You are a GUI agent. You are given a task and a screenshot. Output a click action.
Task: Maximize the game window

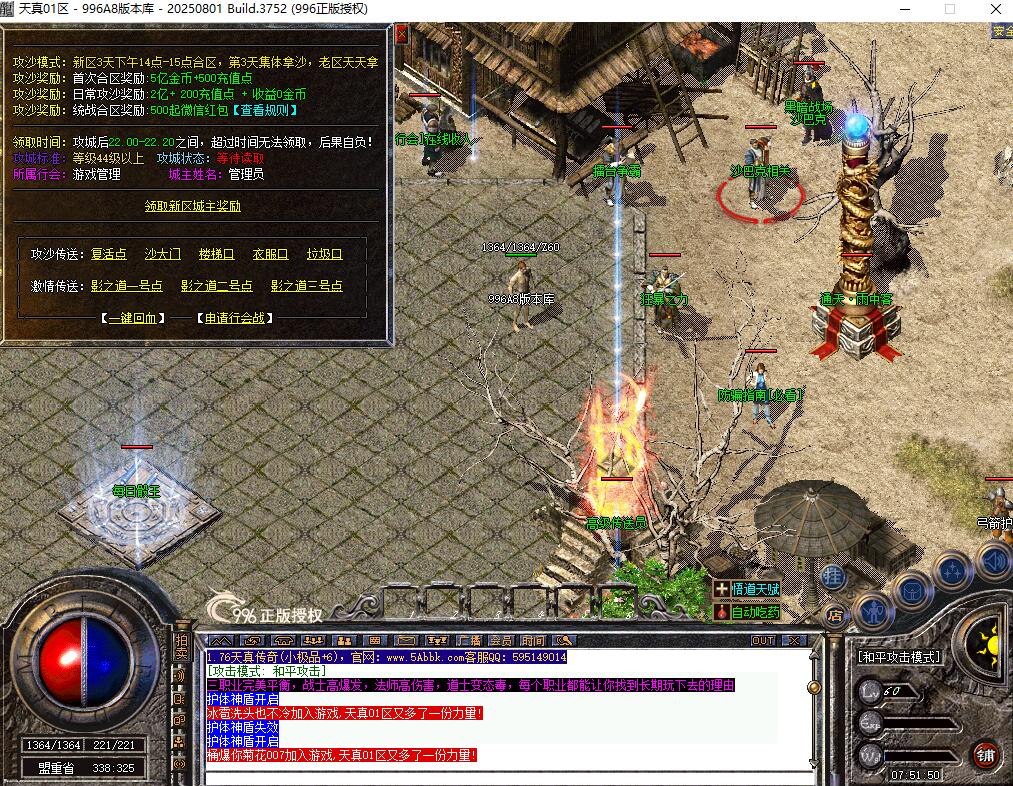click(950, 9)
